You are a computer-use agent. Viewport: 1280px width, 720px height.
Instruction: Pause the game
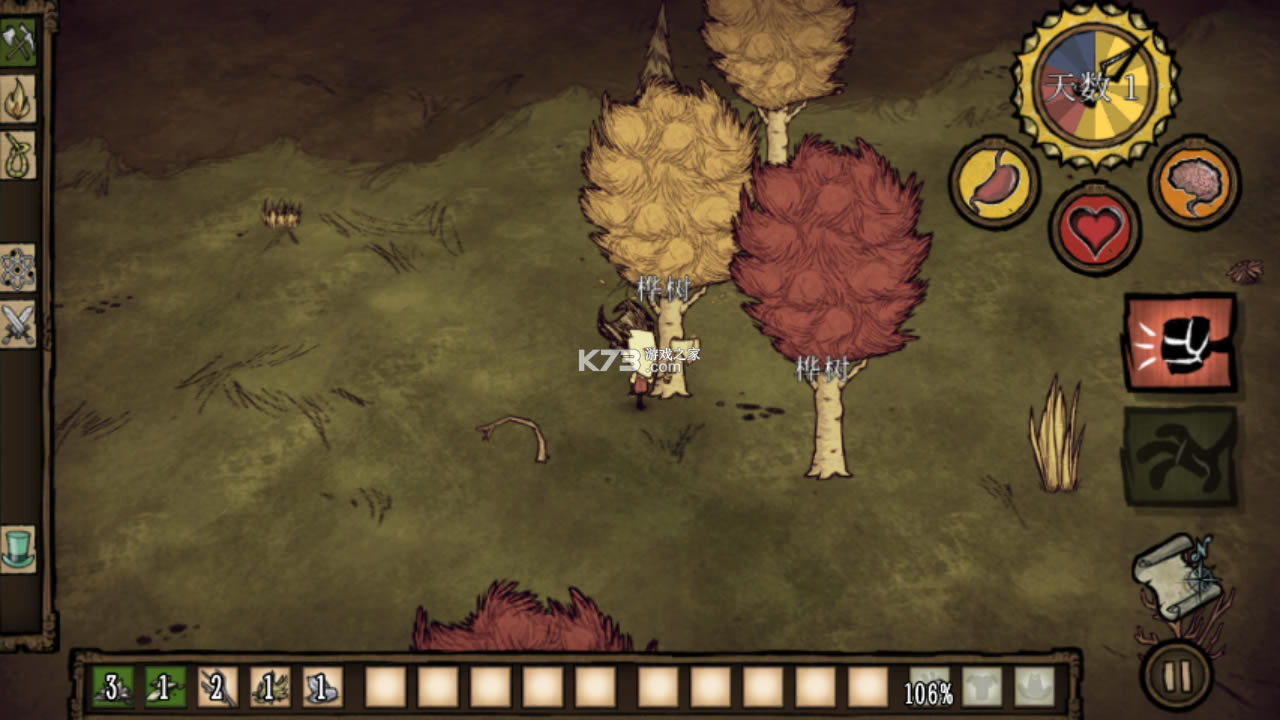point(1177,676)
